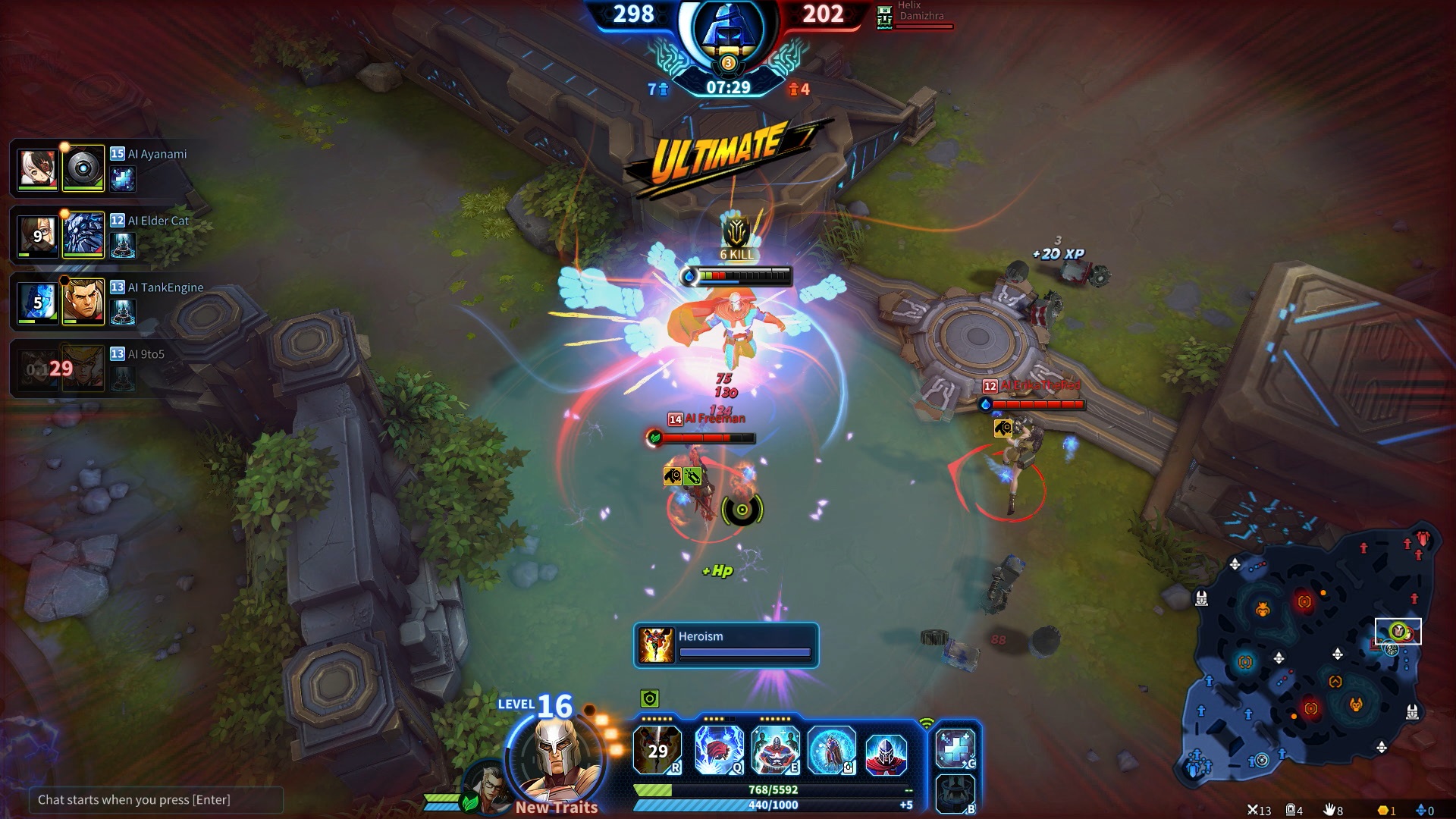Click the green shield buff icon

650,698
